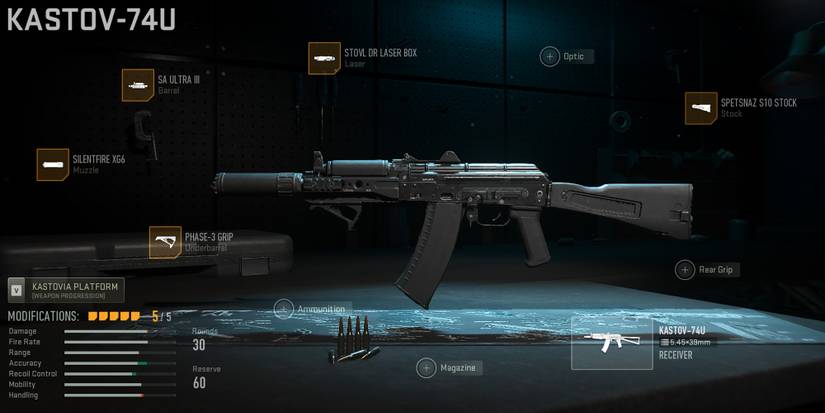Open the empty Ammunition slot
The width and height of the screenshot is (825, 413).
[x=284, y=309]
